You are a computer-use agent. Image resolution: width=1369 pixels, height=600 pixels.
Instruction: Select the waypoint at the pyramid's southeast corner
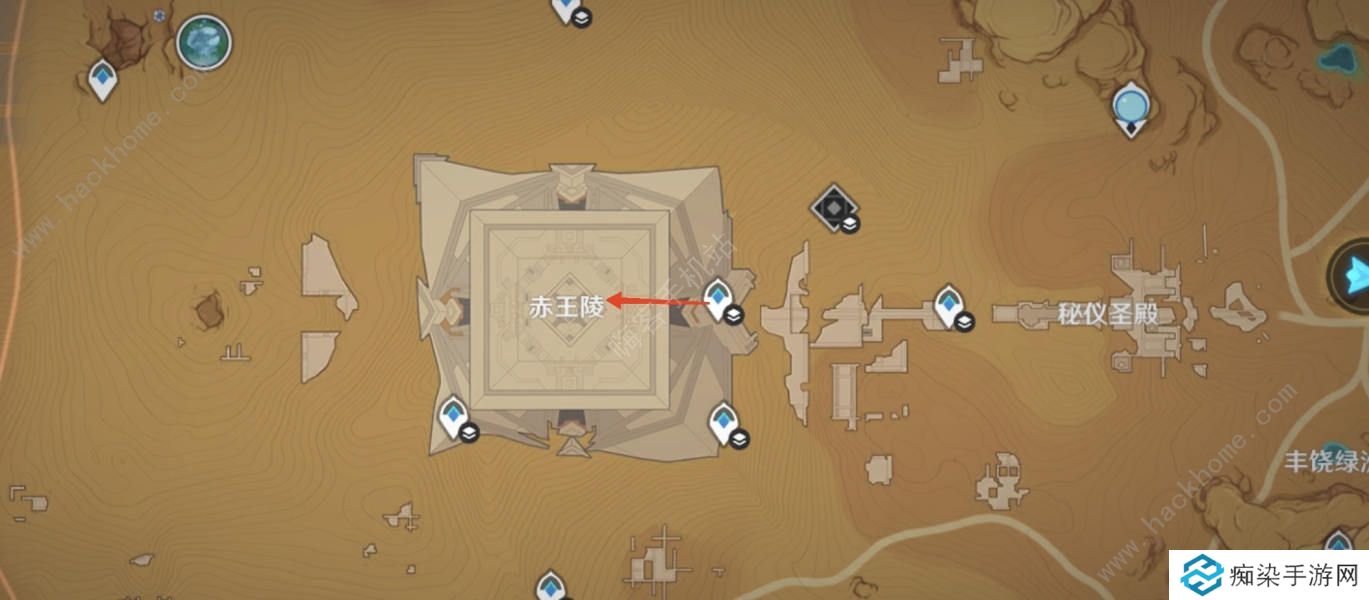tap(722, 422)
